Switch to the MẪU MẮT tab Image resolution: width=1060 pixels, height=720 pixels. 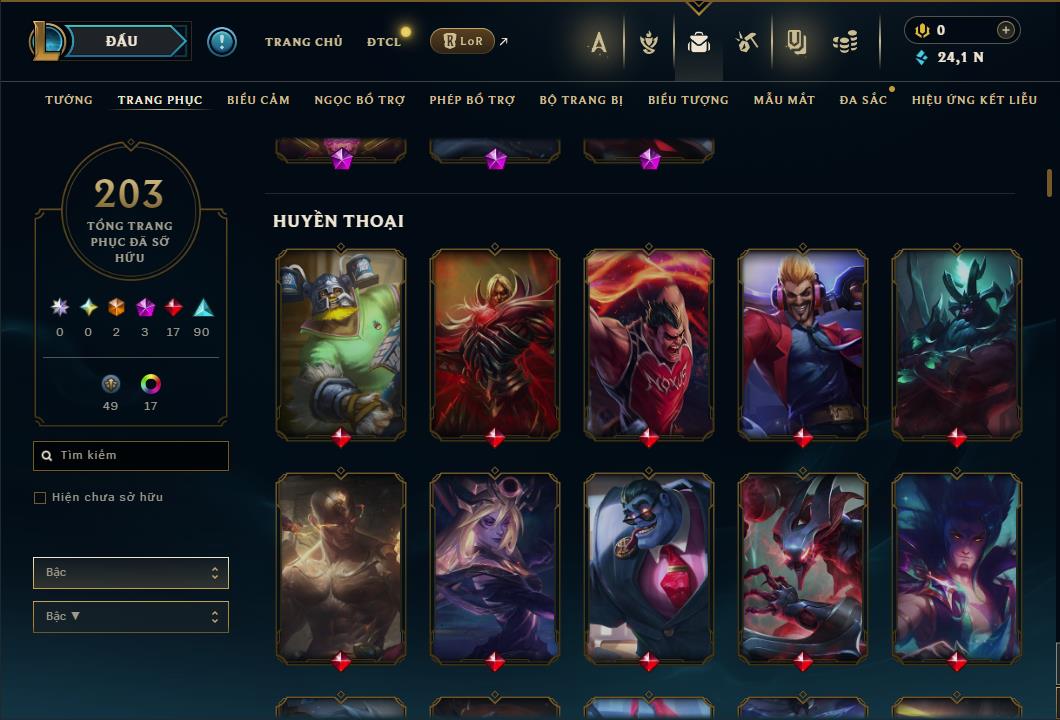784,100
